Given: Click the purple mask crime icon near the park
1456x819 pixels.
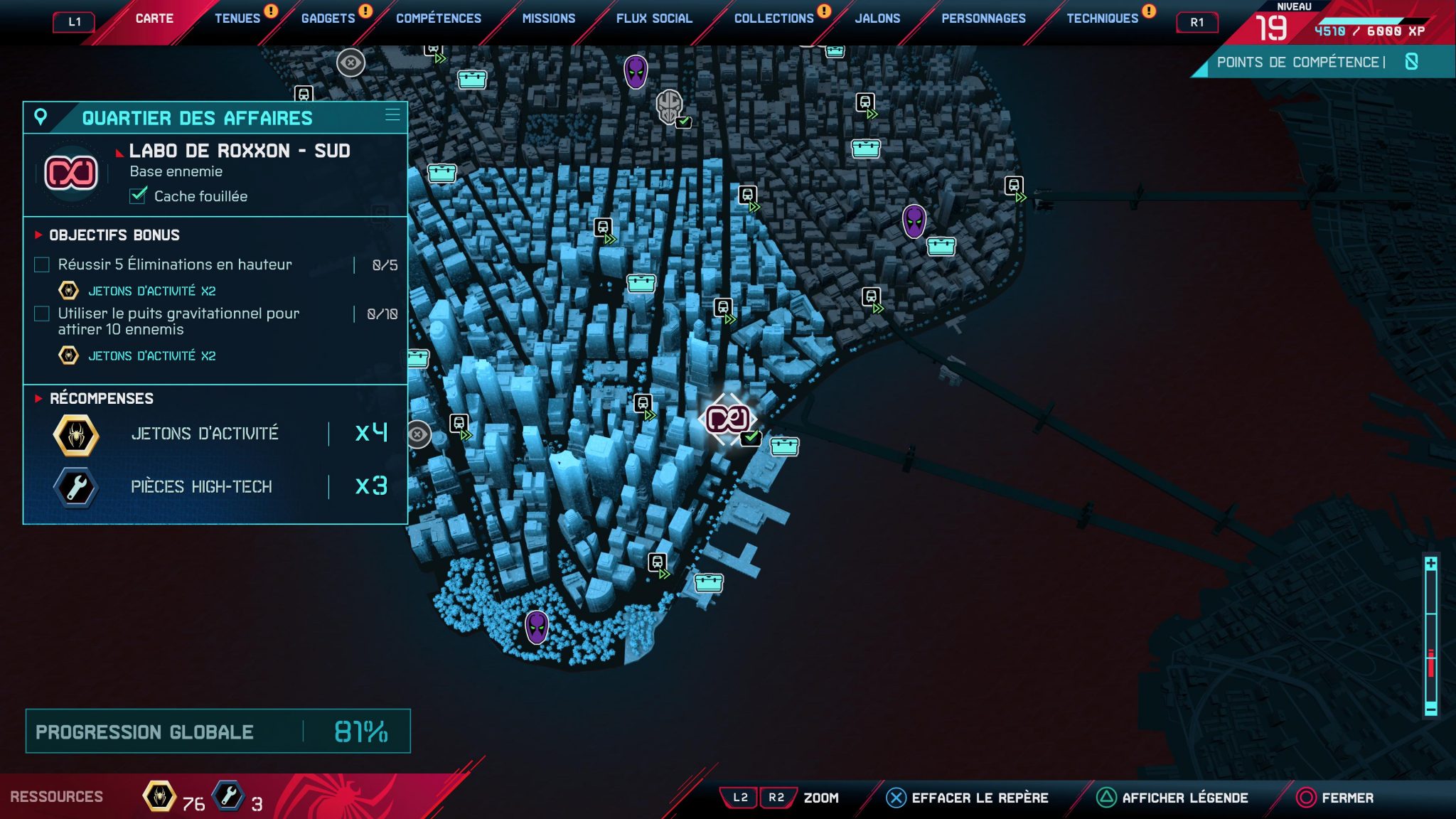Looking at the screenshot, I should tap(535, 628).
